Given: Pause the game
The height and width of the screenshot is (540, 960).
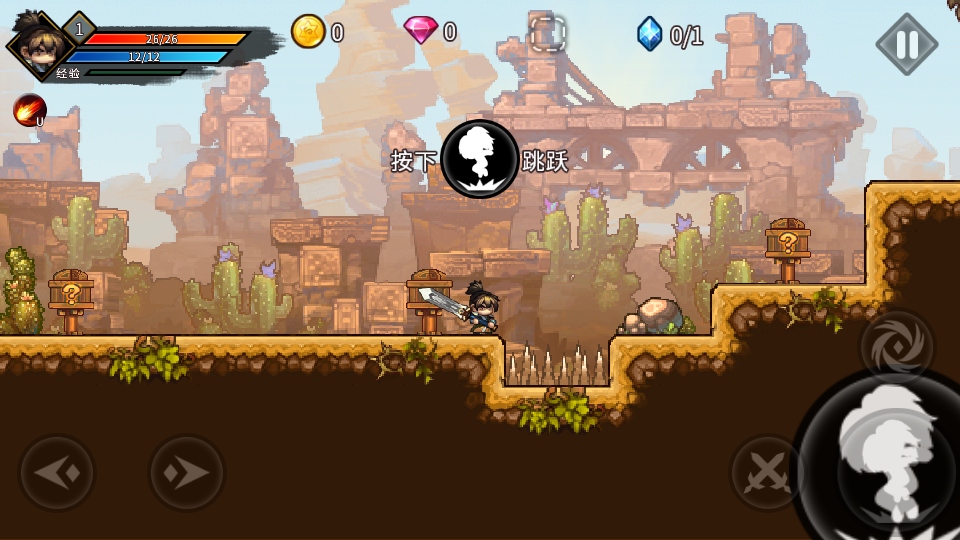Looking at the screenshot, I should (906, 44).
